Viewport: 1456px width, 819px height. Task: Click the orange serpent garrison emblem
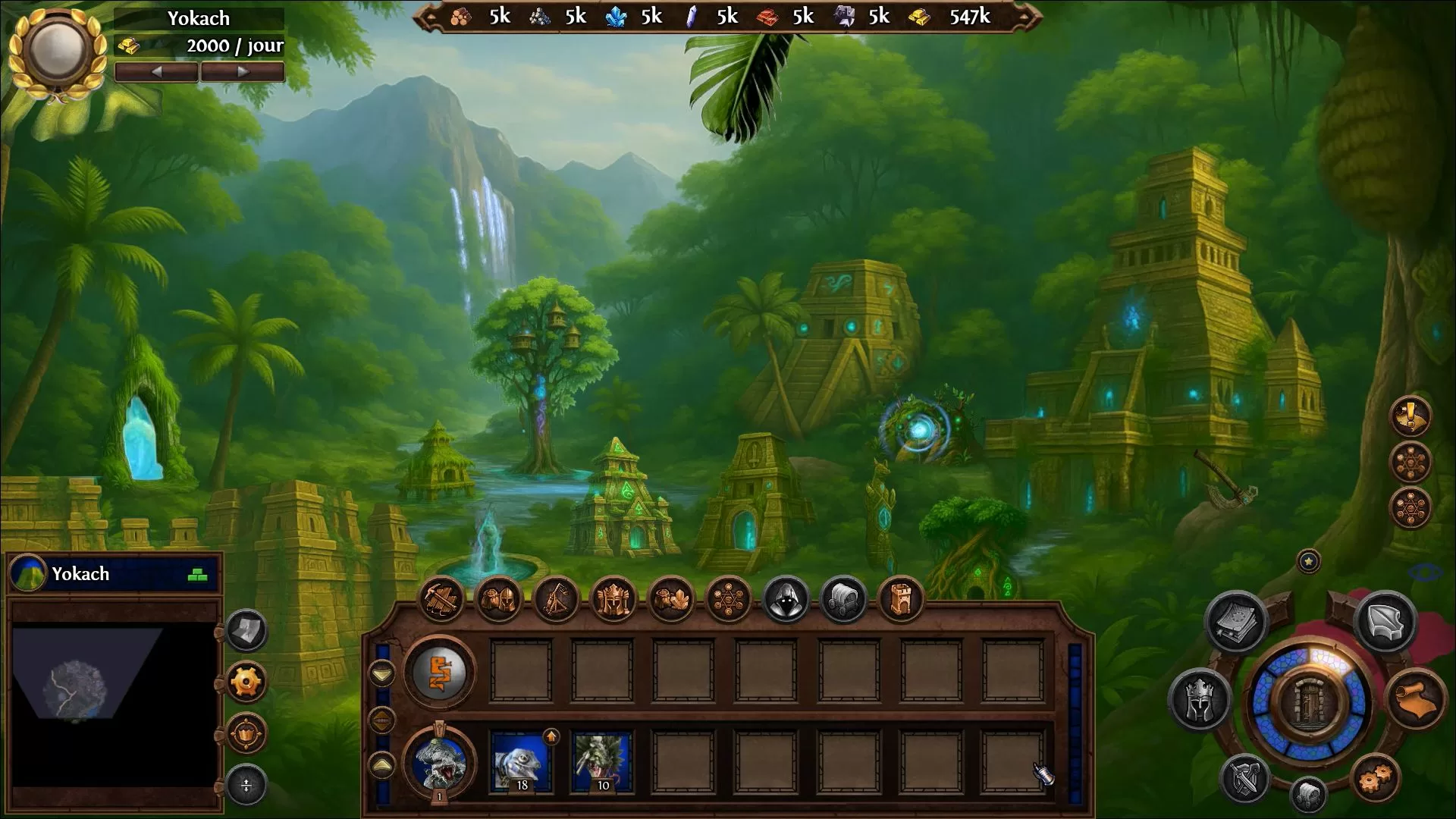pyautogui.click(x=440, y=672)
